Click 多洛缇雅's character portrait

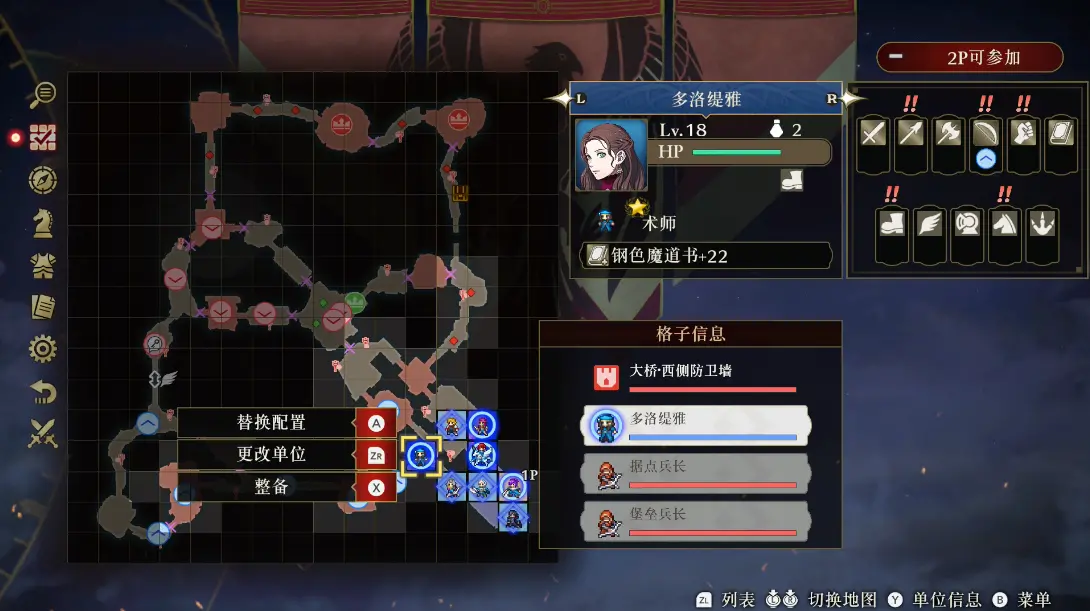click(x=611, y=156)
